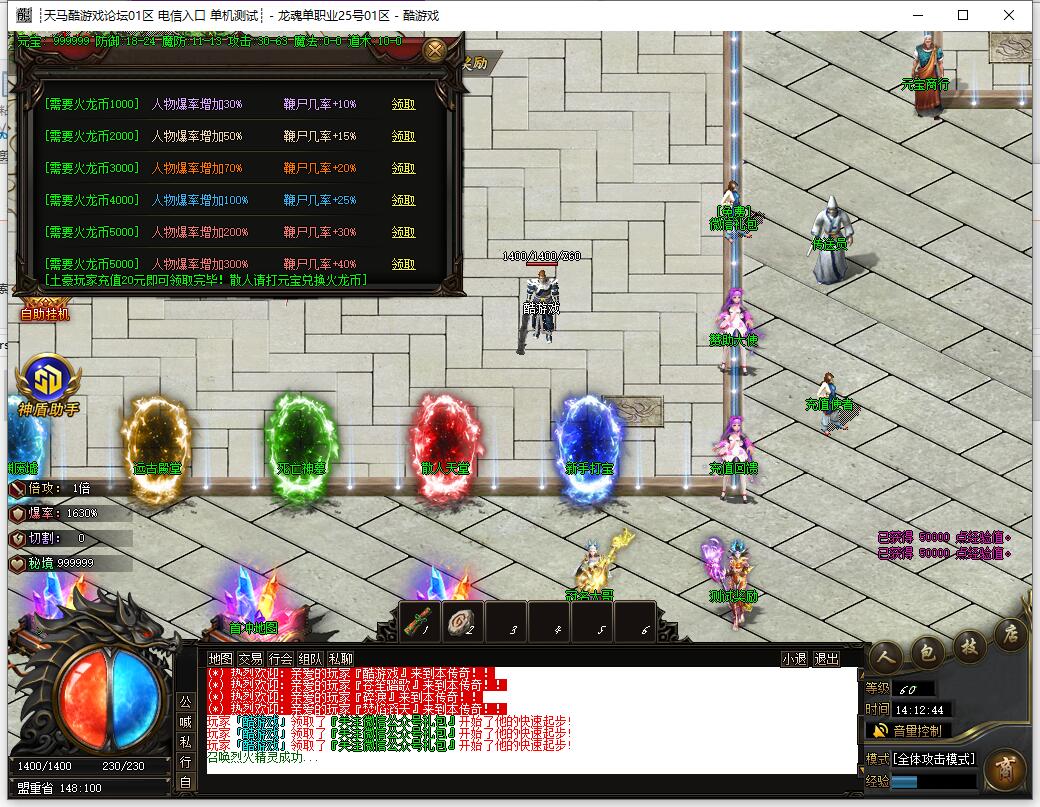Open the 神盾助手 shield assistant icon
The image size is (1040, 807).
click(x=48, y=380)
